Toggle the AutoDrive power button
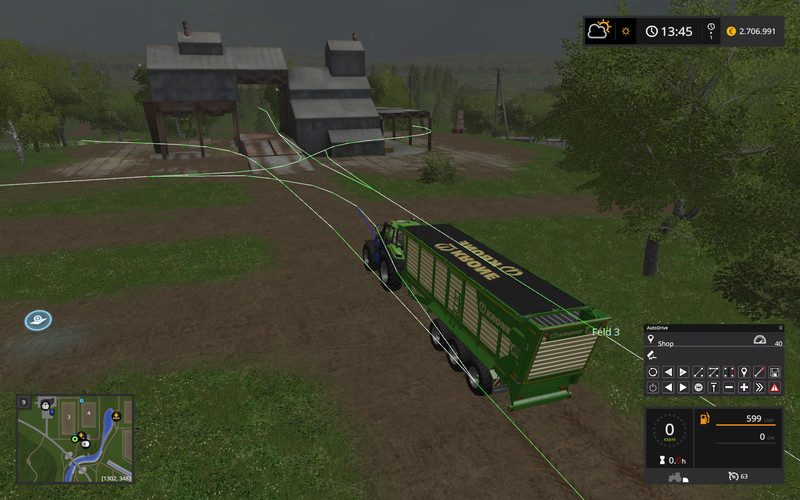This screenshot has height=500, width=800. (653, 387)
